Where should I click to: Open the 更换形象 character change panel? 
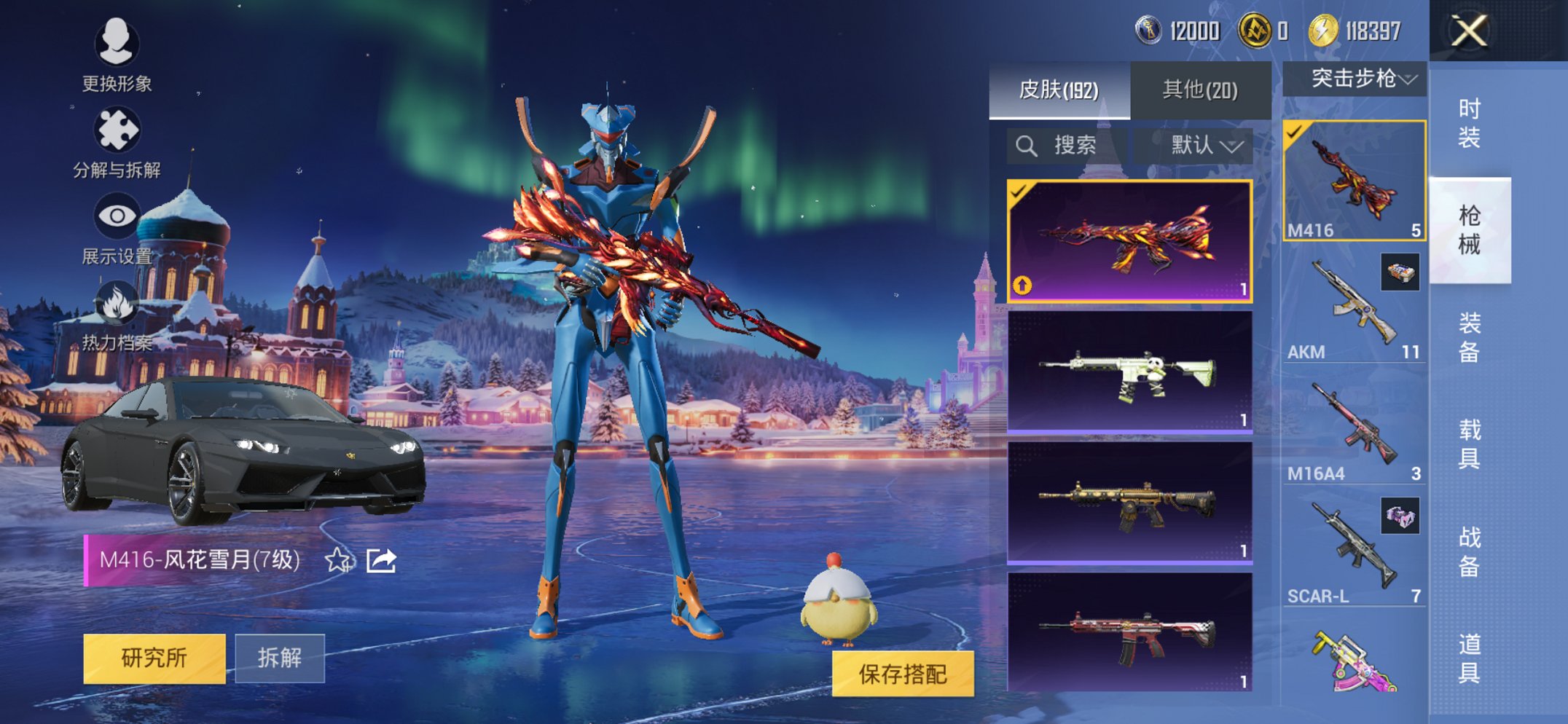tap(119, 45)
